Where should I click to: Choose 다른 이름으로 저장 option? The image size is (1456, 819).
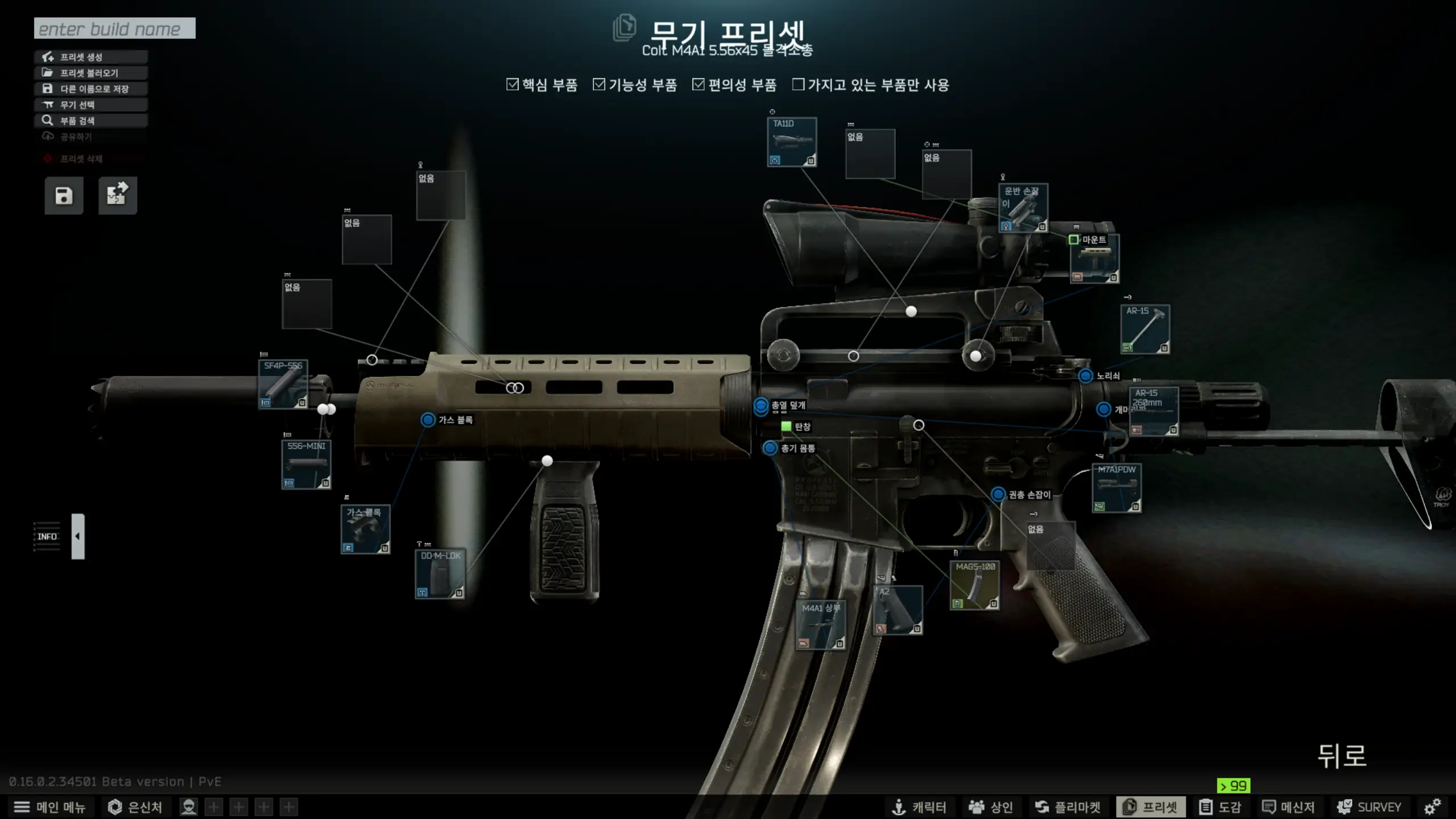coord(91,89)
